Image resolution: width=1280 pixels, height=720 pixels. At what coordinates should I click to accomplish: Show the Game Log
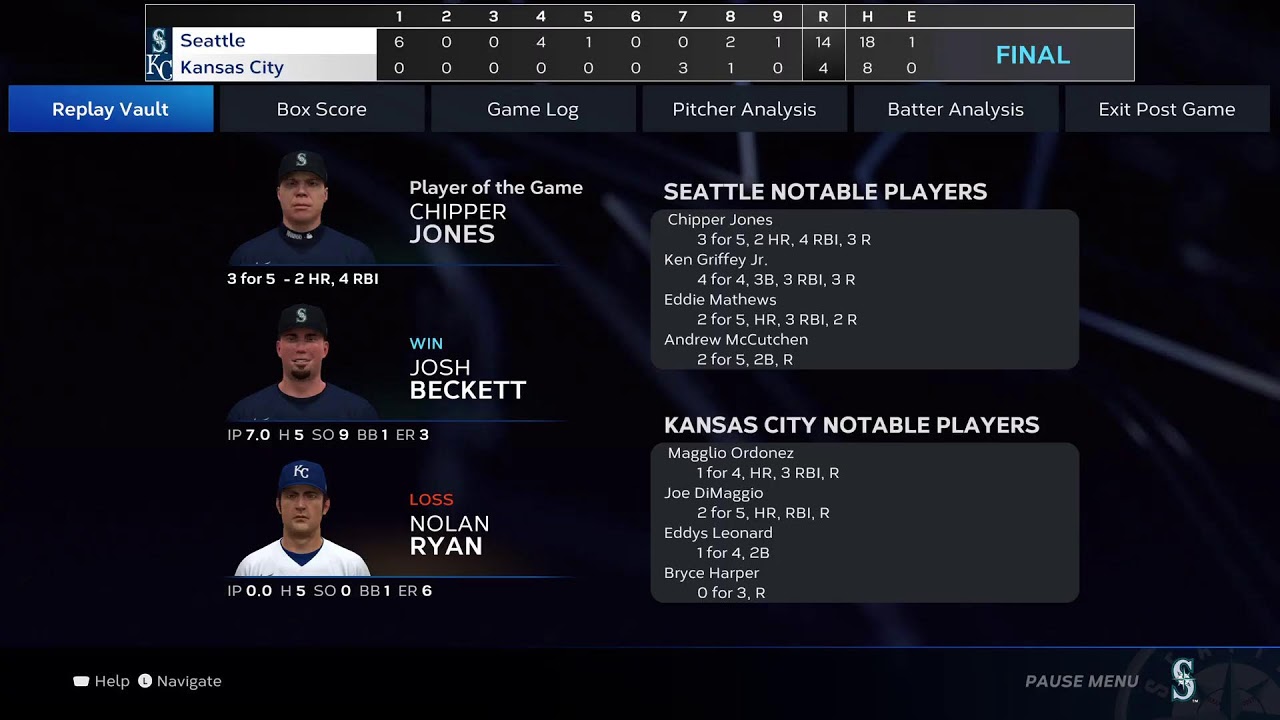point(533,109)
